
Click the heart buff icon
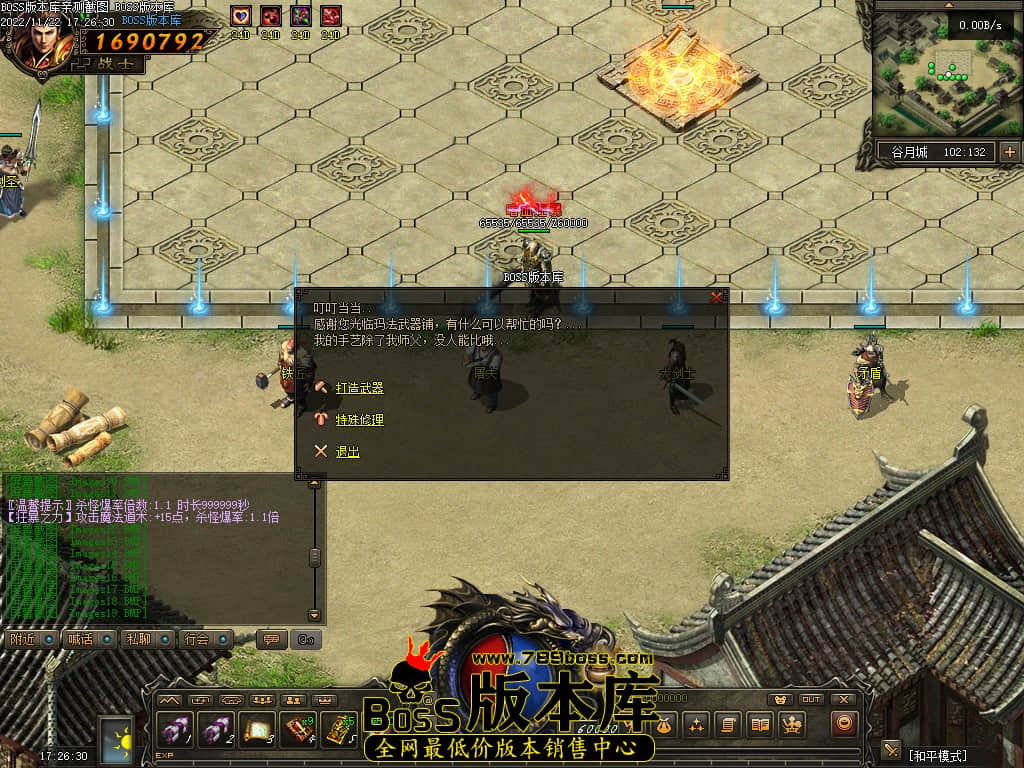click(x=240, y=17)
